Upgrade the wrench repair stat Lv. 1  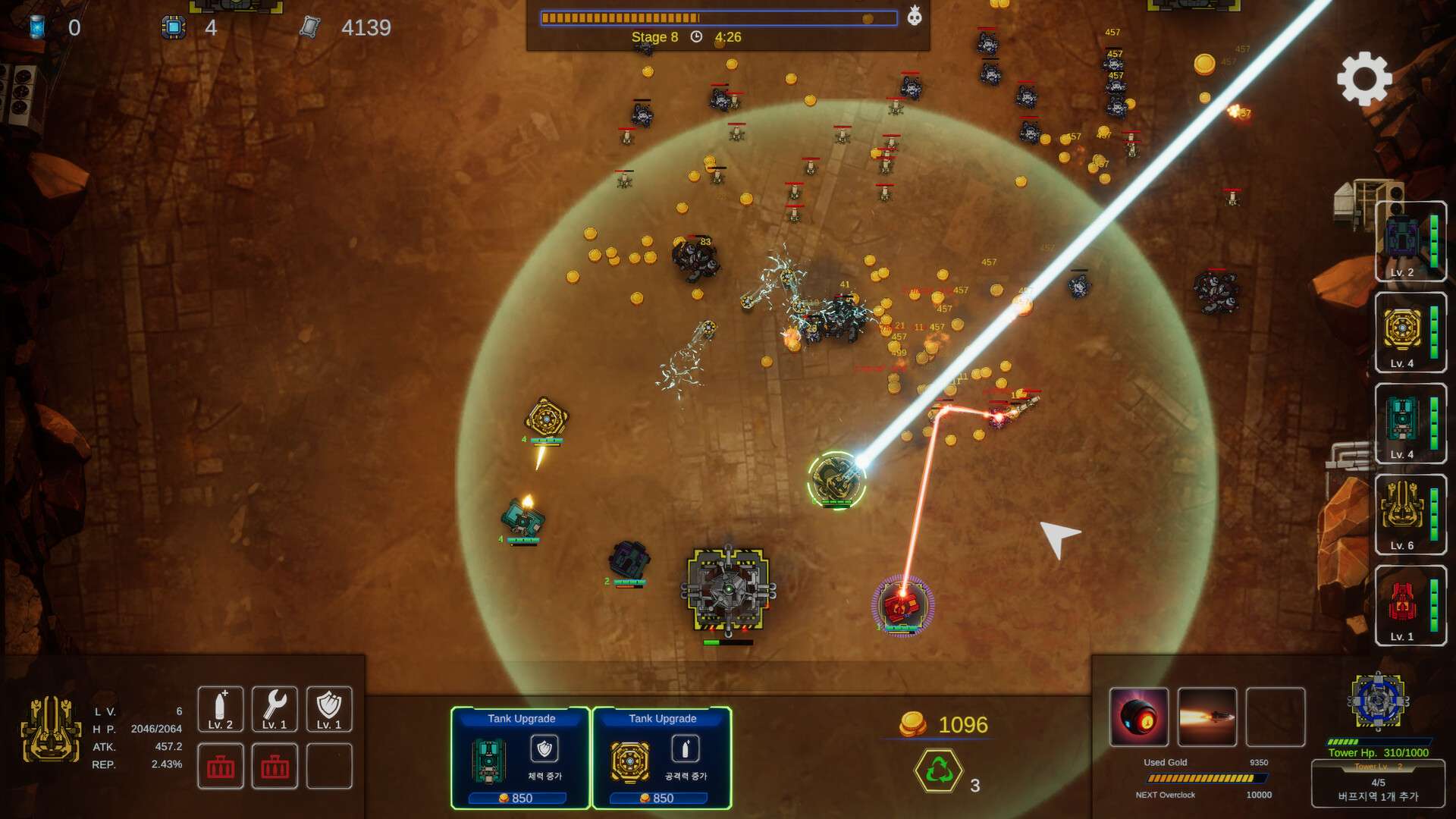(x=275, y=708)
